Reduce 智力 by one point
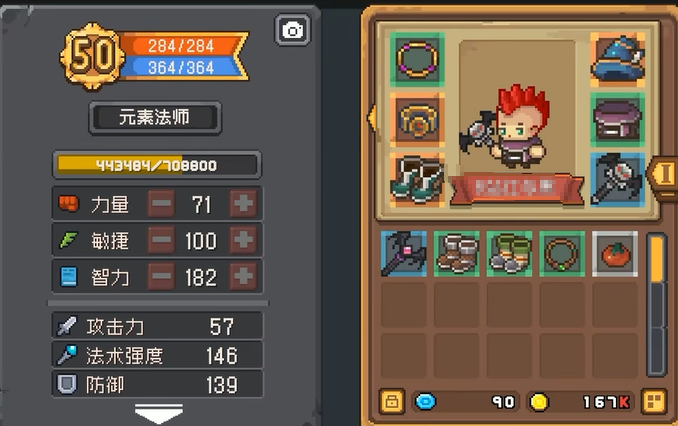Viewport: 678px width, 426px height. tap(161, 276)
